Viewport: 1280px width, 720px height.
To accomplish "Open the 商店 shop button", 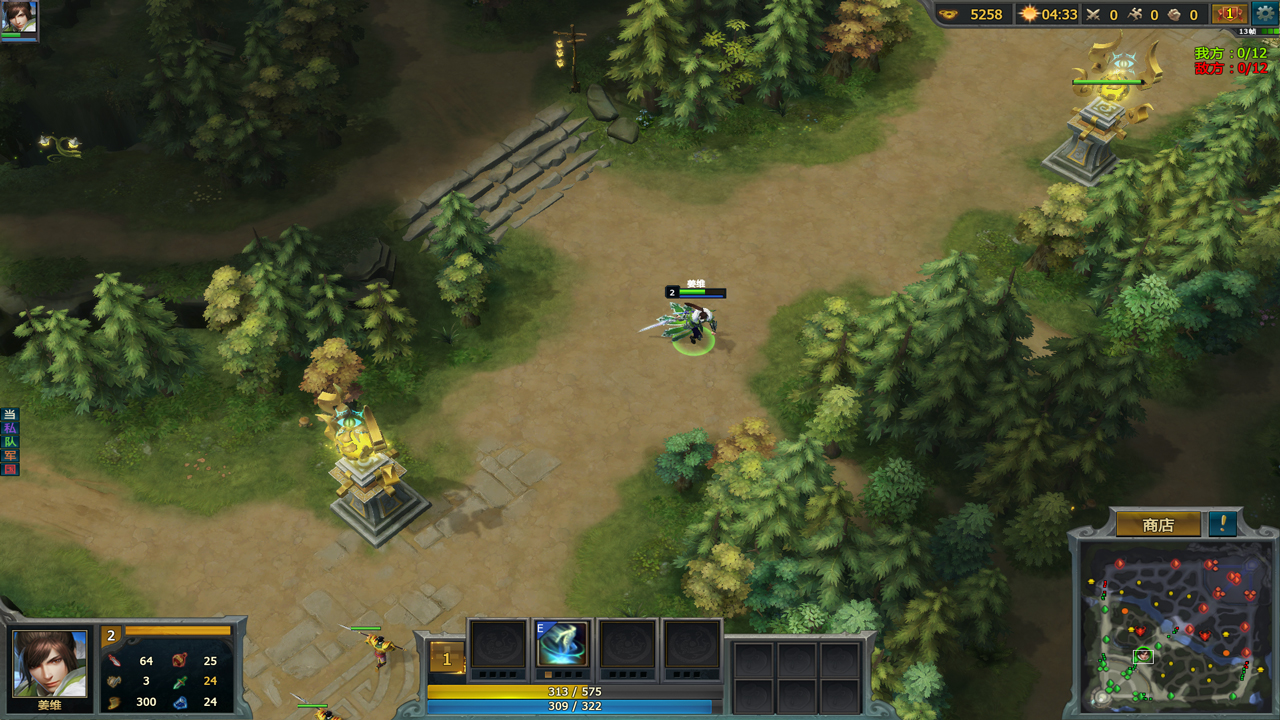I will 1158,525.
